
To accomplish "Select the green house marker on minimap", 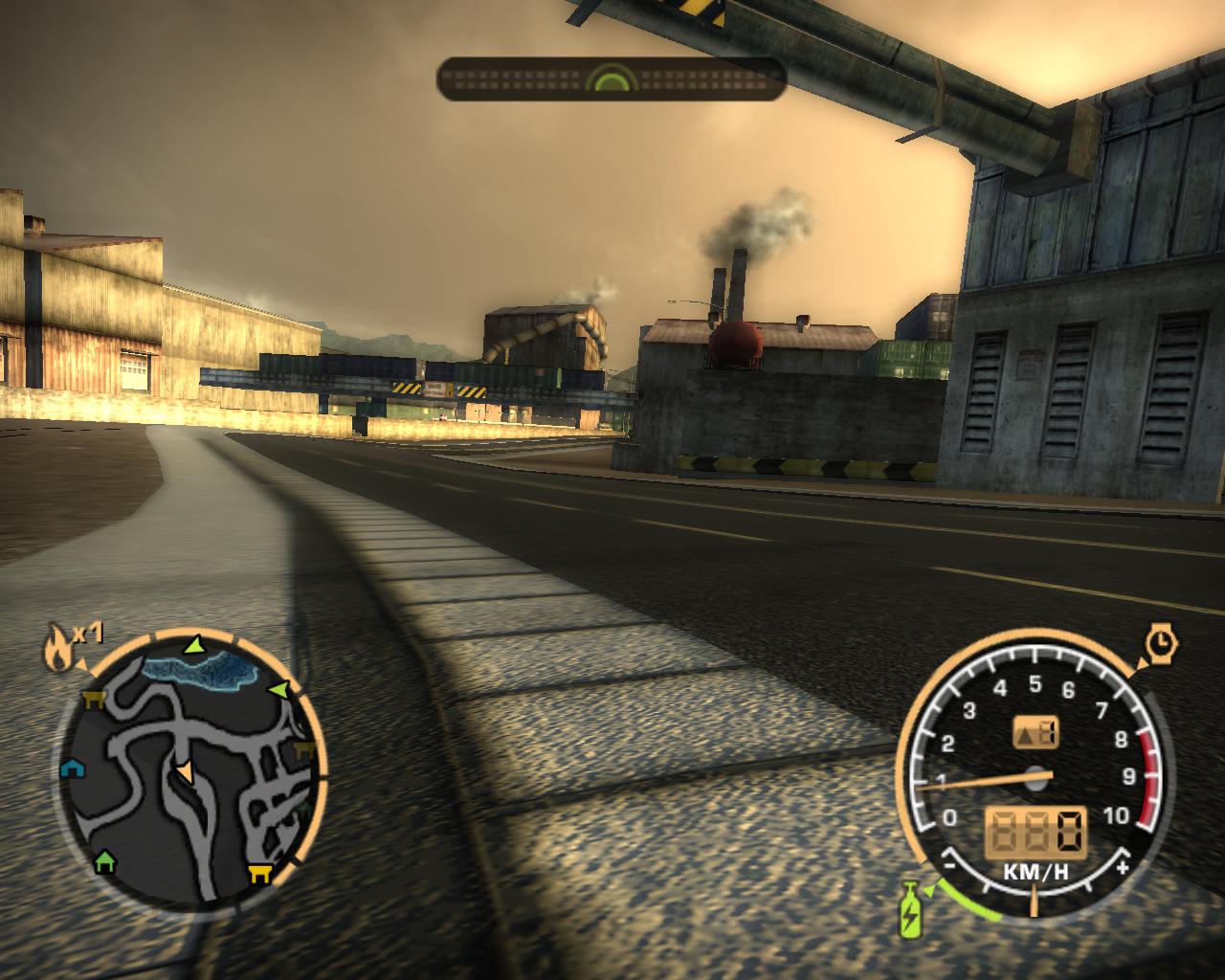I will (105, 861).
